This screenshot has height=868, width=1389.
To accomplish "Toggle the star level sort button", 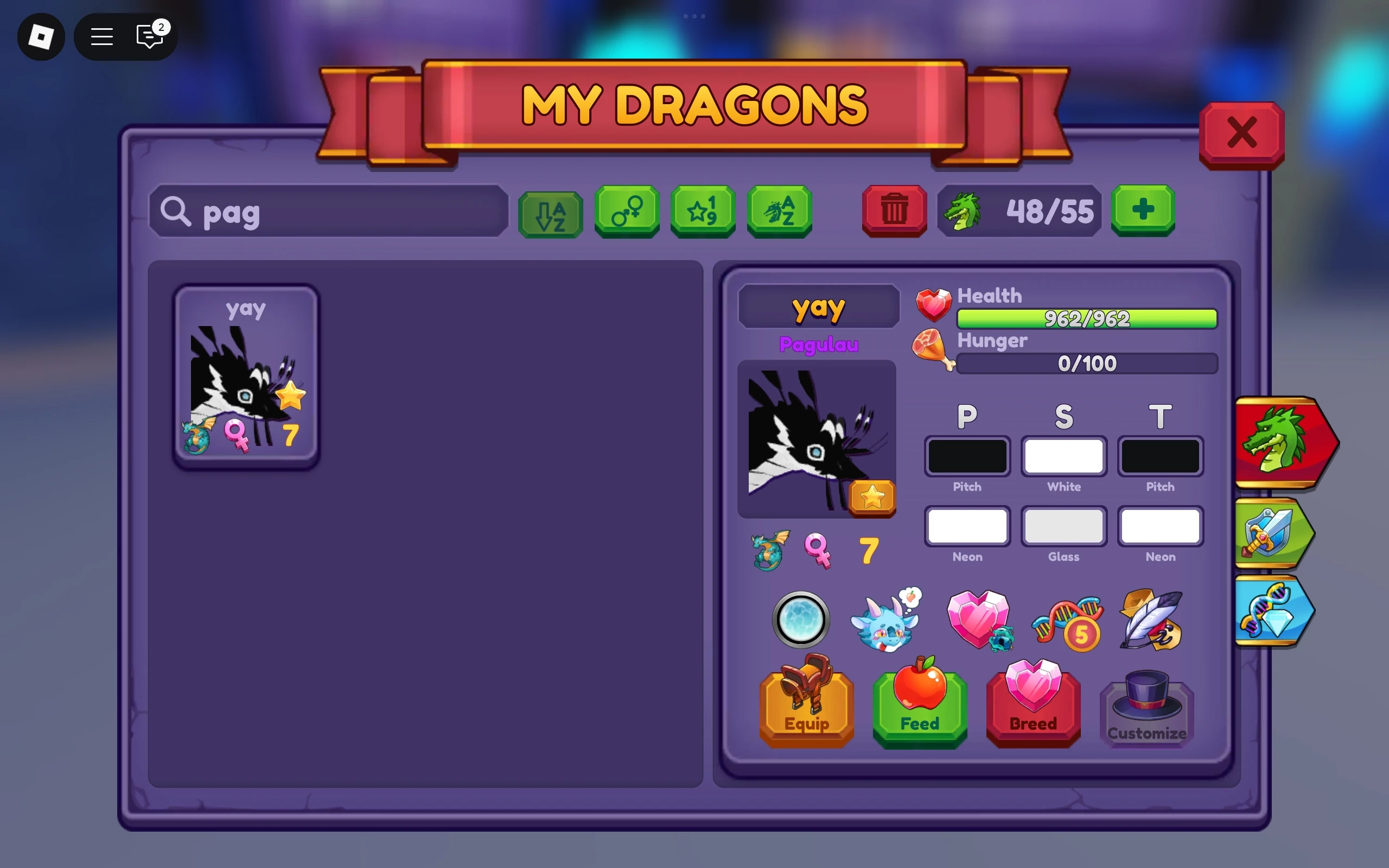I will [703, 211].
